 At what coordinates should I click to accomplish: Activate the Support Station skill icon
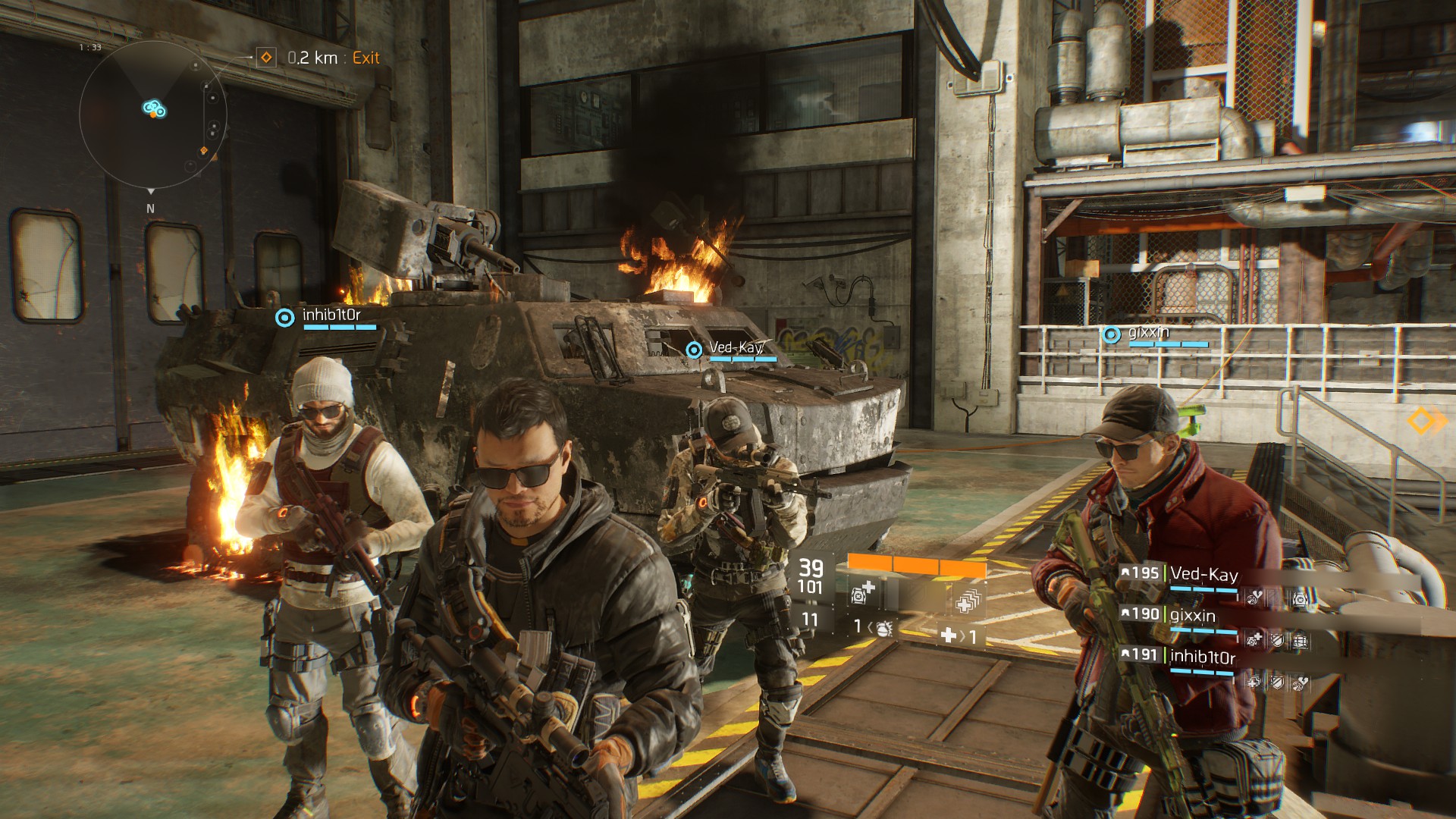click(968, 600)
